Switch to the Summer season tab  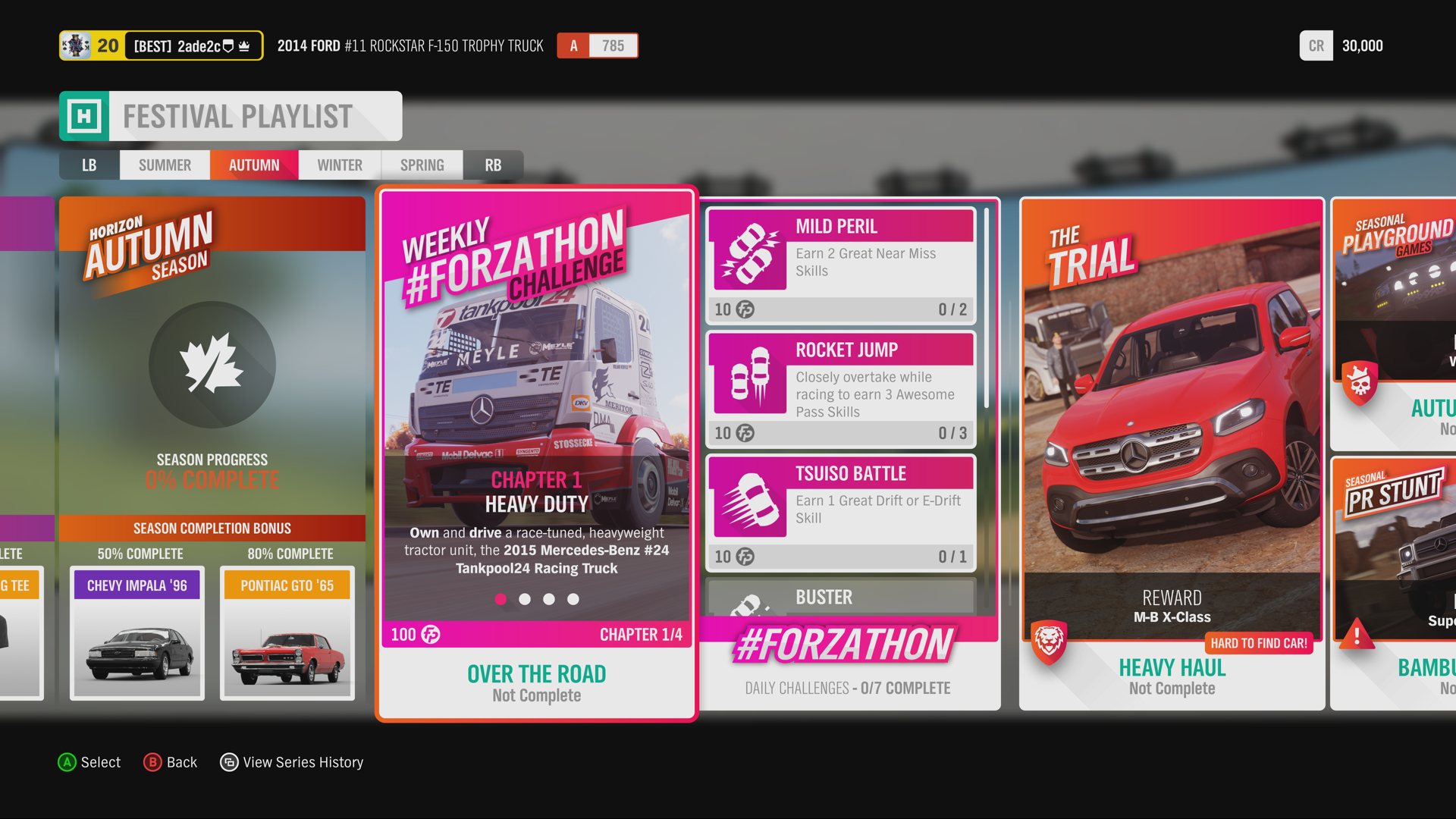pyautogui.click(x=165, y=165)
